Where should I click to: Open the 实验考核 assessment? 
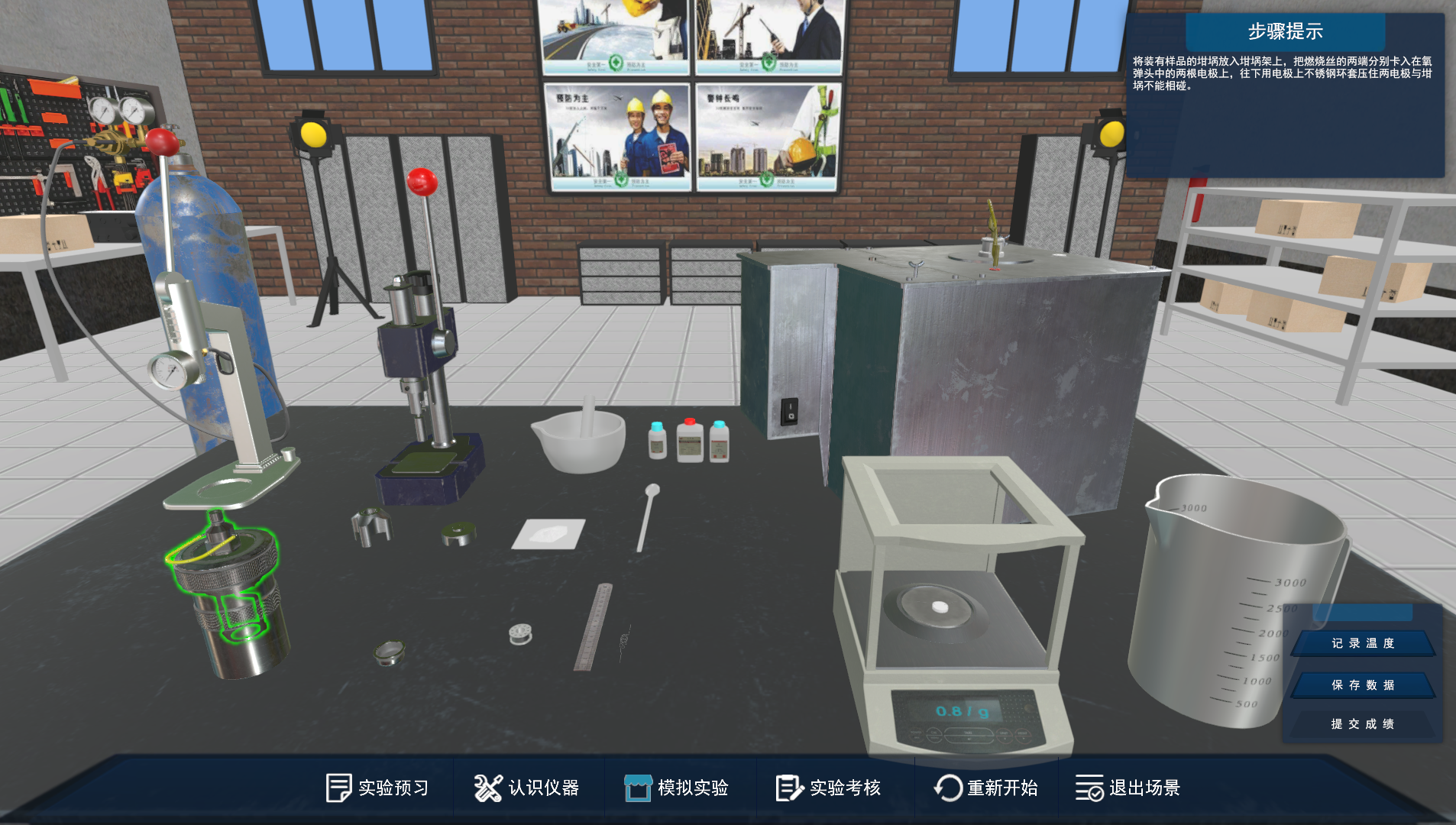click(829, 788)
